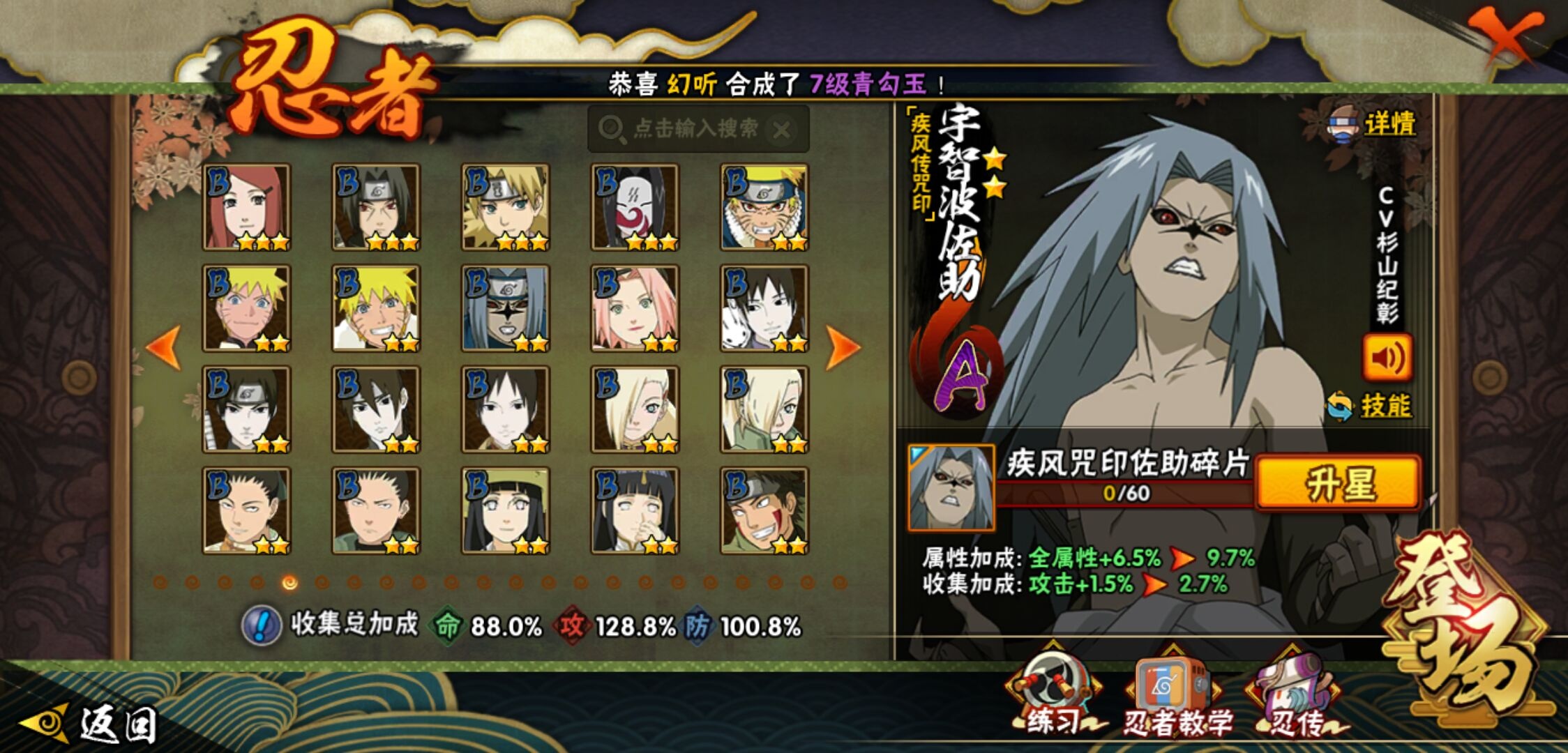Select the cursed seal Sasuke grid portrait

pos(505,308)
